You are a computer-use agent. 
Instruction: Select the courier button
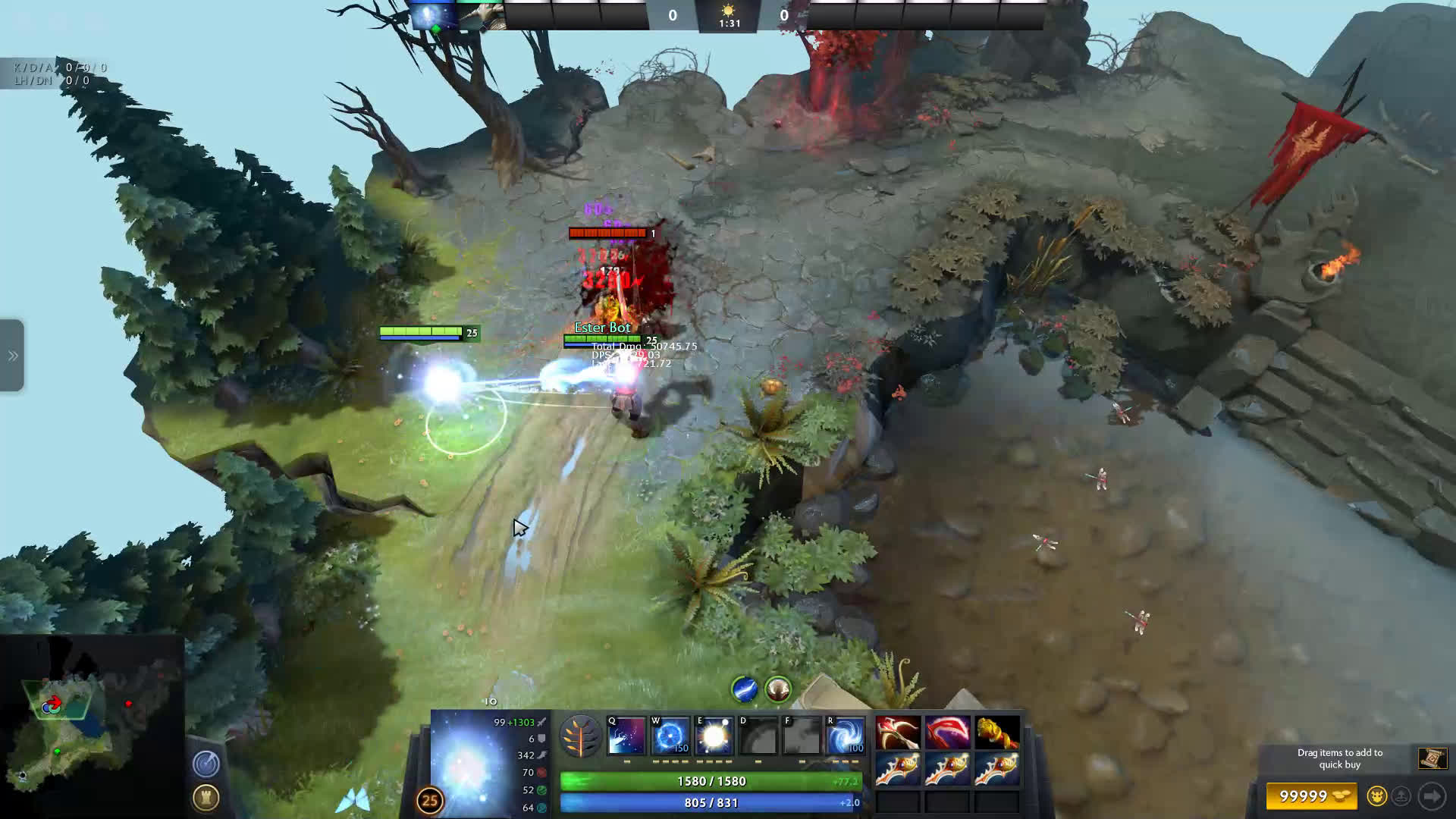pyautogui.click(x=1376, y=795)
